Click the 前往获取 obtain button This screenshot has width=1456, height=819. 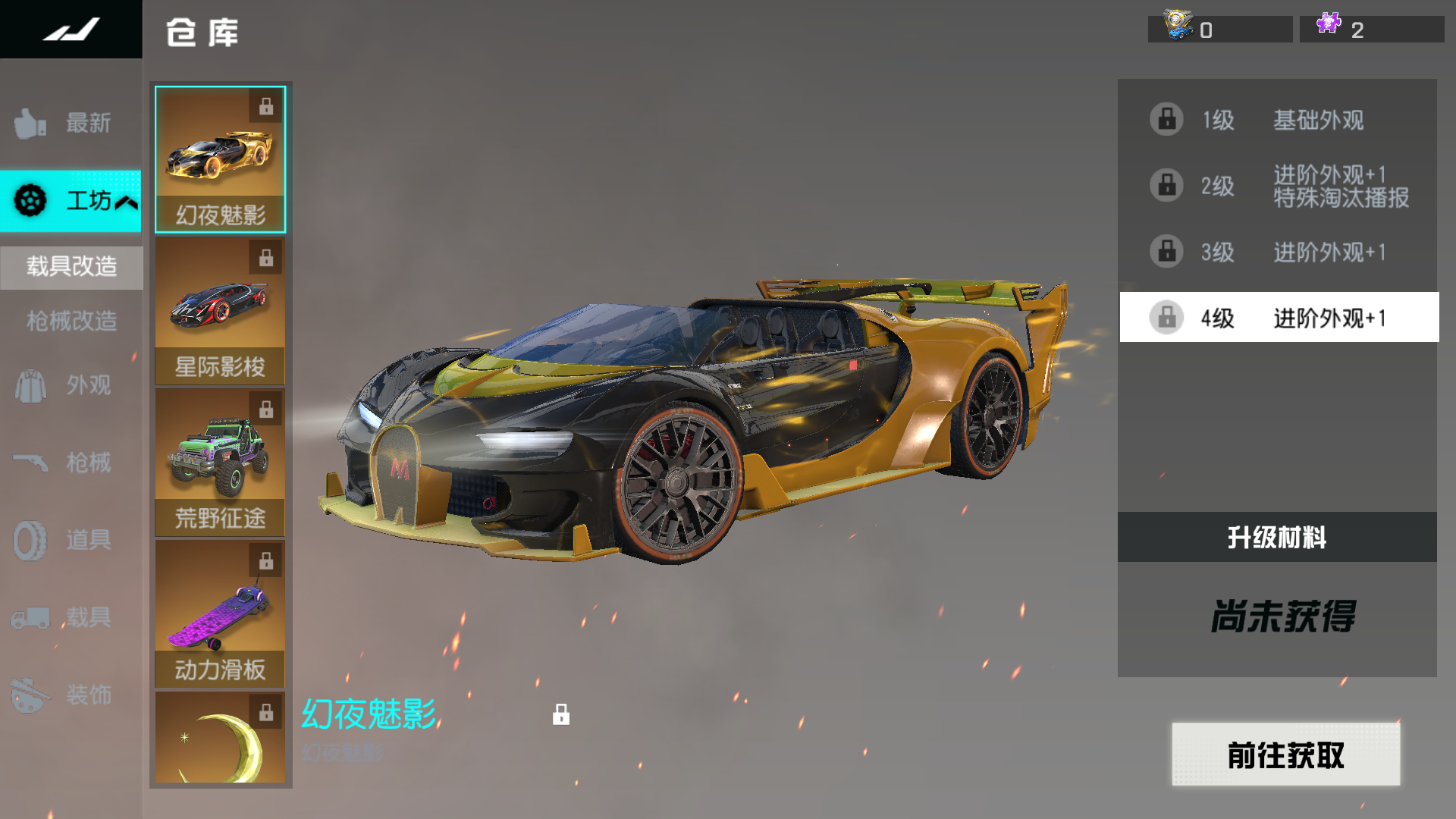click(1285, 755)
